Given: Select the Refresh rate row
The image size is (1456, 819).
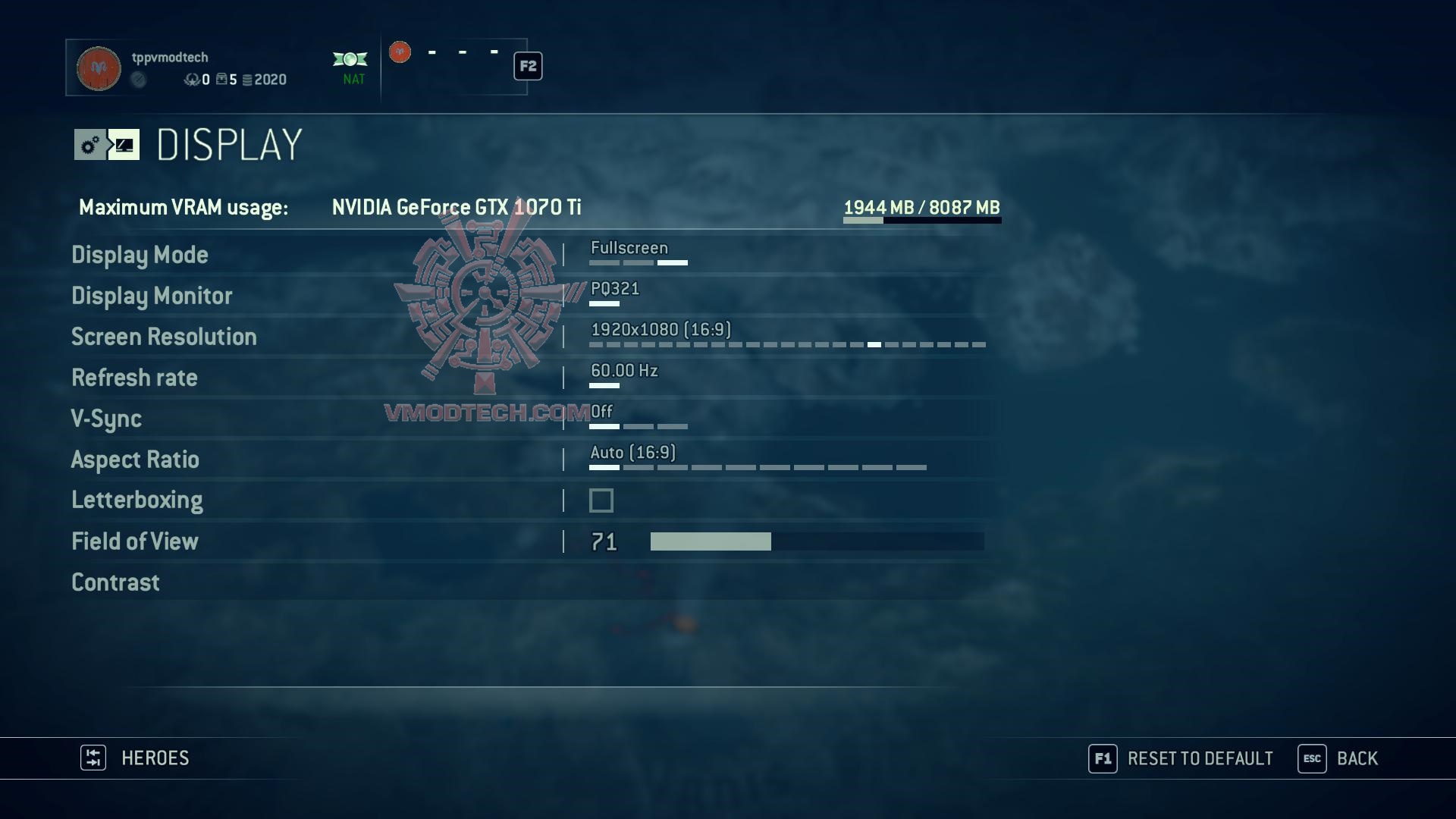Looking at the screenshot, I should [x=134, y=378].
